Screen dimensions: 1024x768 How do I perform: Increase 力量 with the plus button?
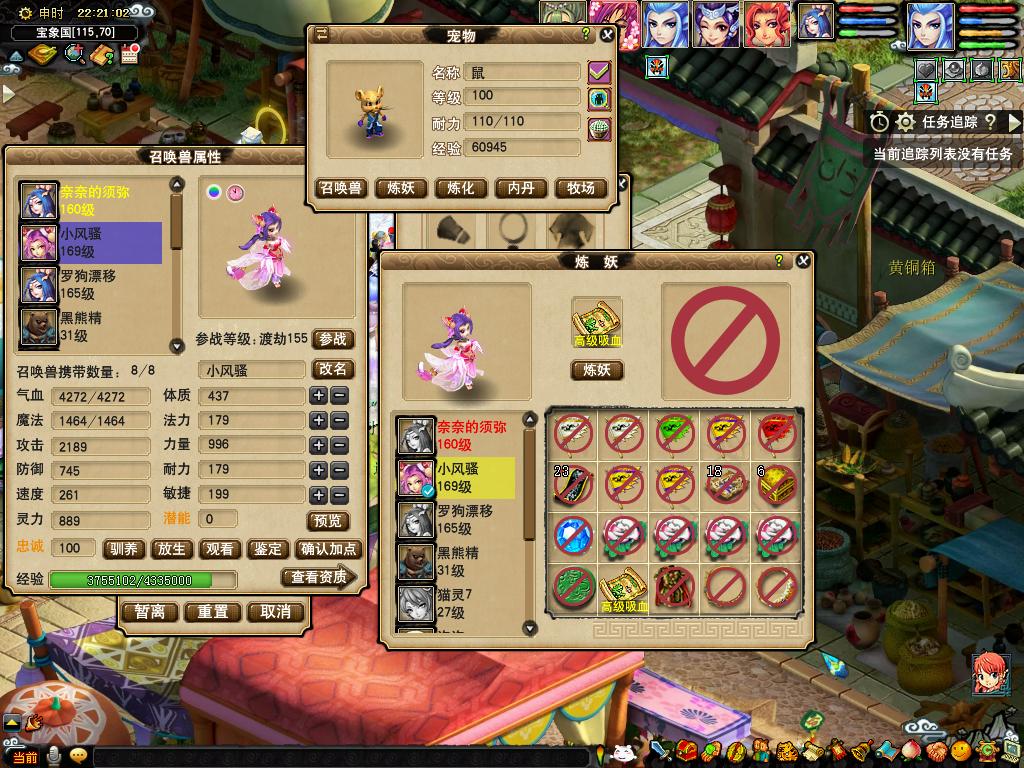pos(318,445)
